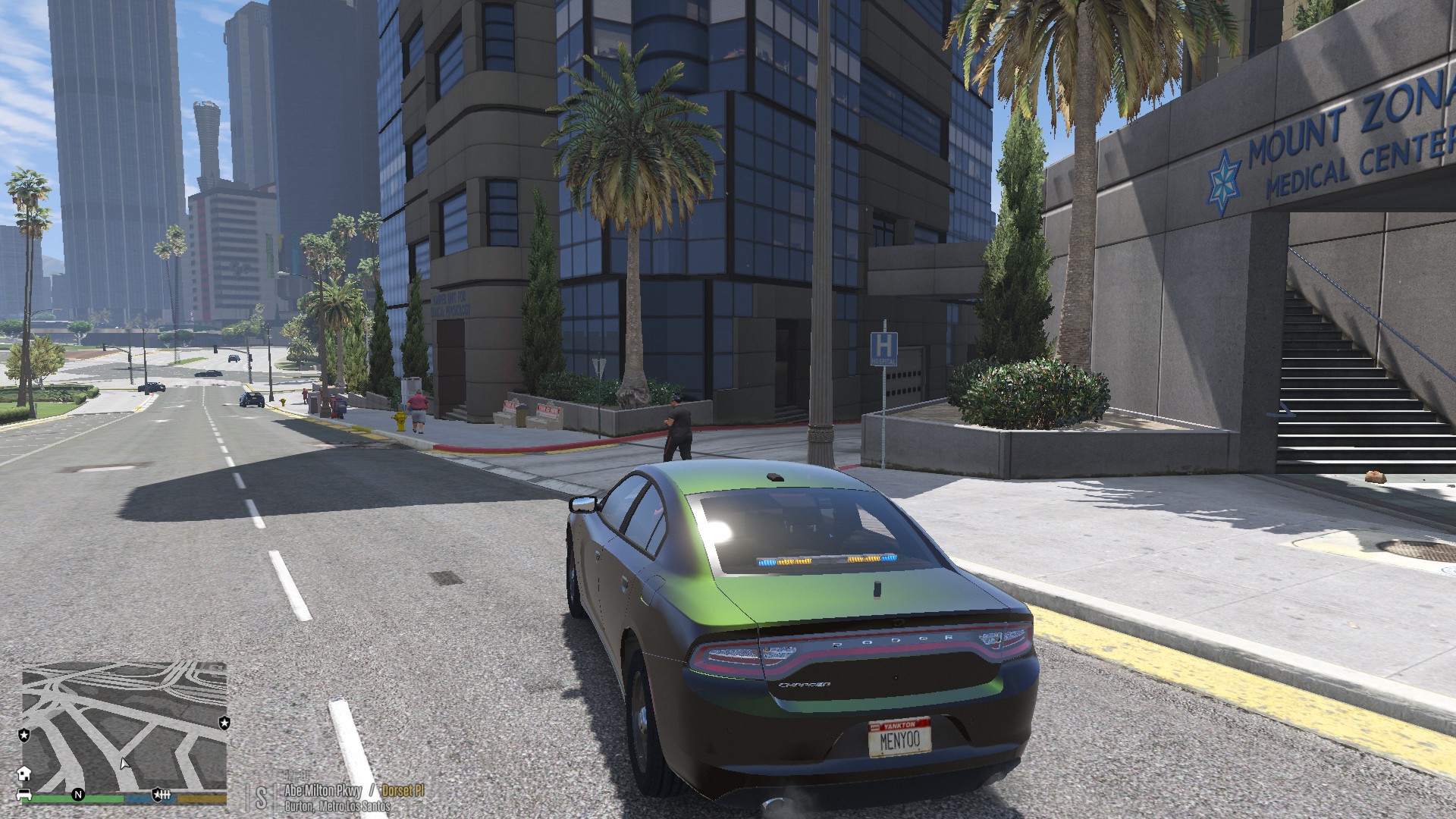Click the minimap road display
1456x819 pixels.
[x=124, y=725]
